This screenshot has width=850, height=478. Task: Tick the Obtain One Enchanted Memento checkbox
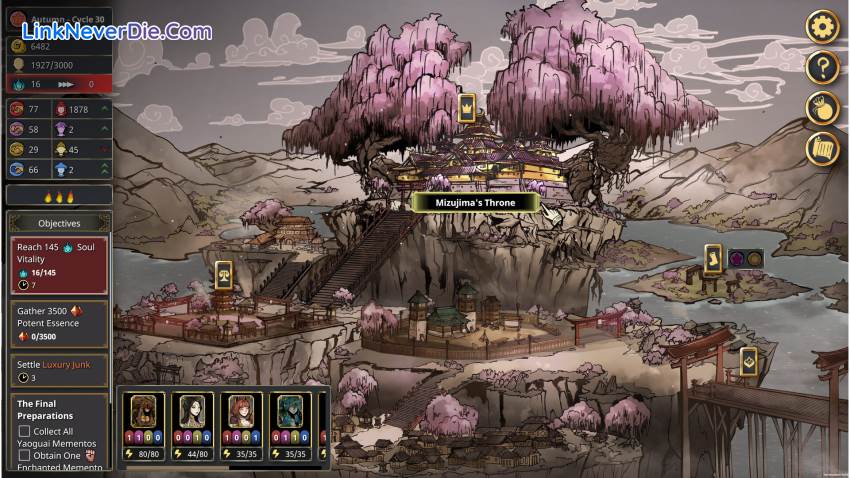tap(25, 455)
